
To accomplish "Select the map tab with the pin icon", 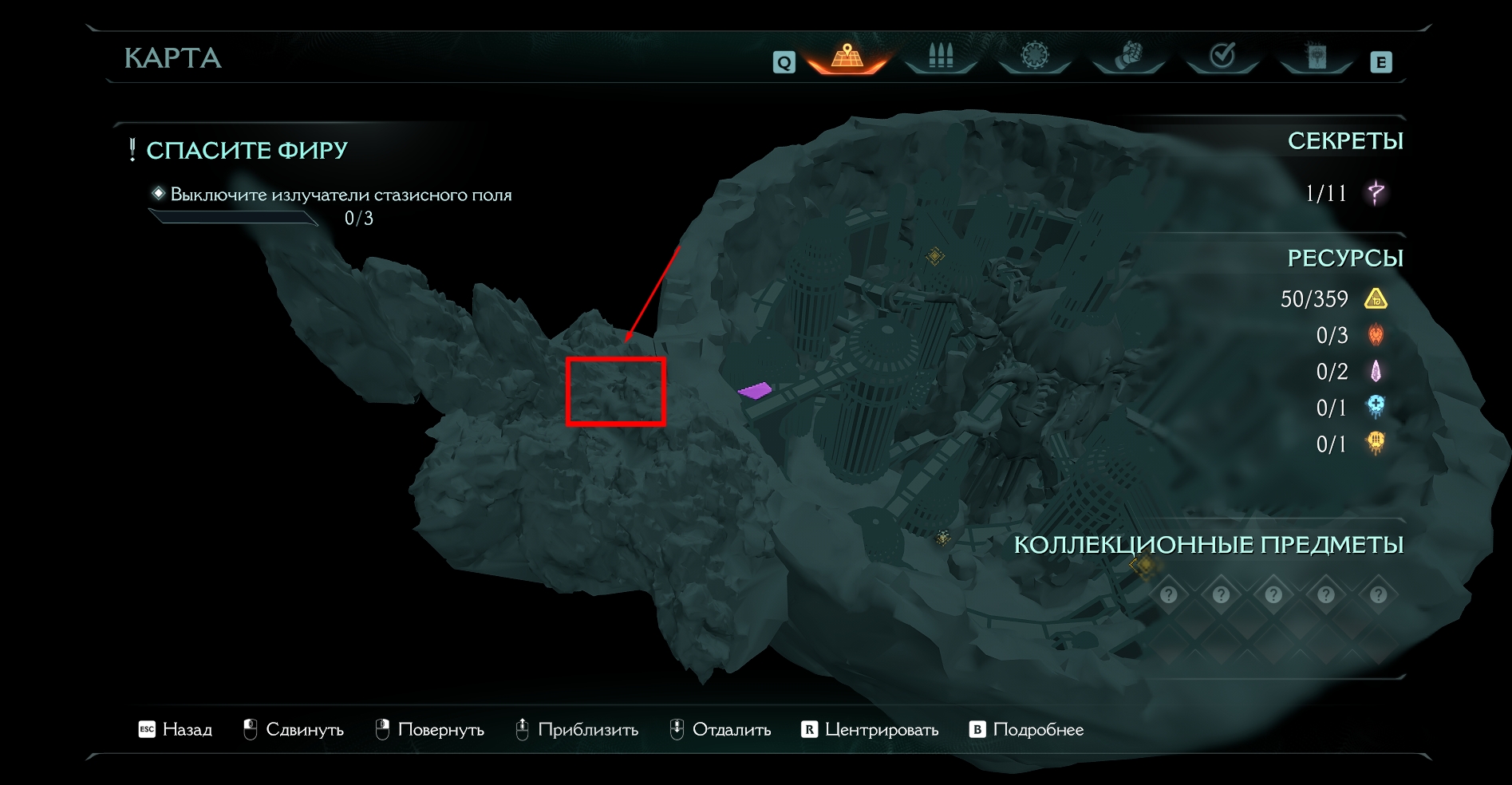I will pyautogui.click(x=847, y=56).
